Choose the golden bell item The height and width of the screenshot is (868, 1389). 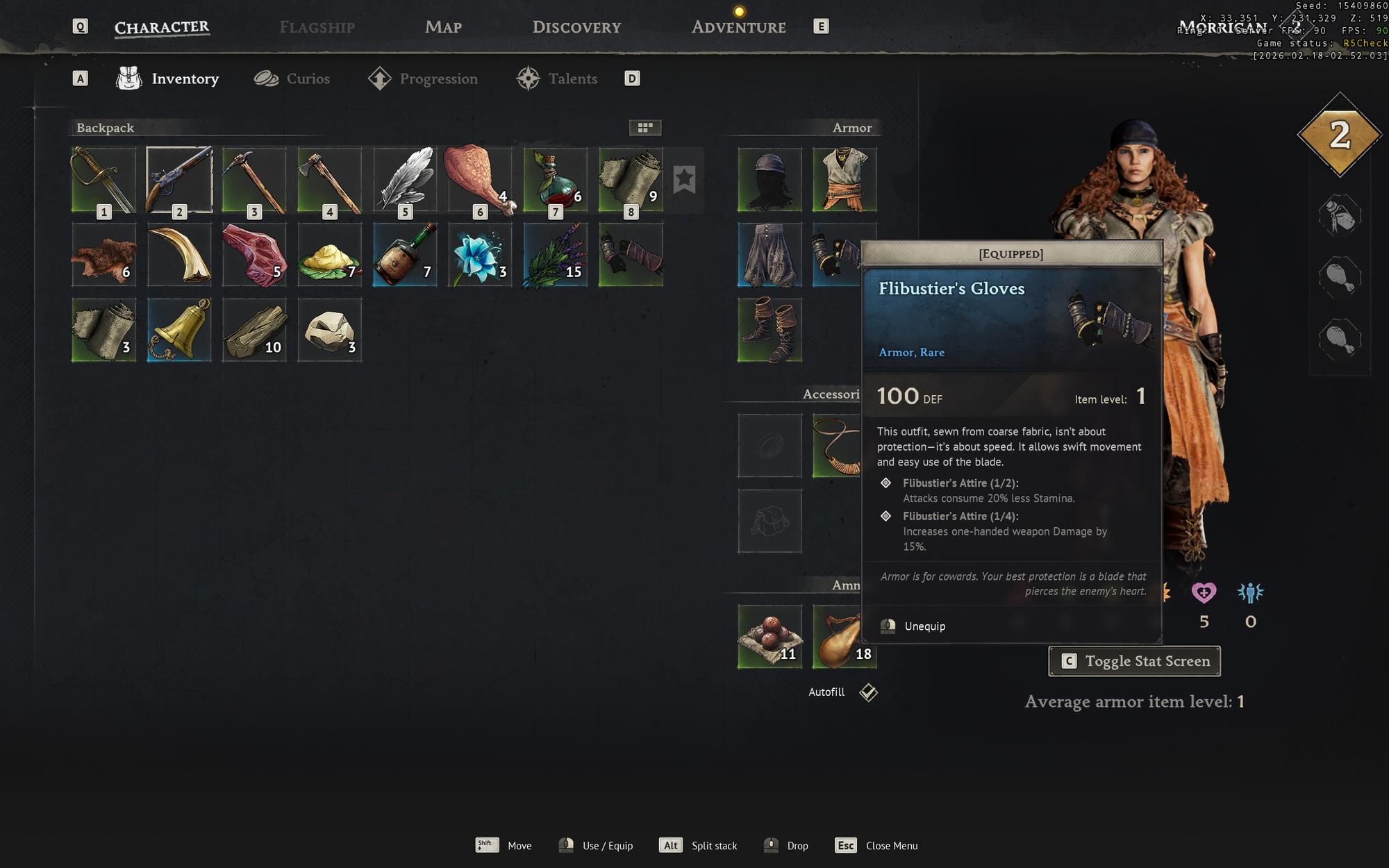[x=179, y=330]
